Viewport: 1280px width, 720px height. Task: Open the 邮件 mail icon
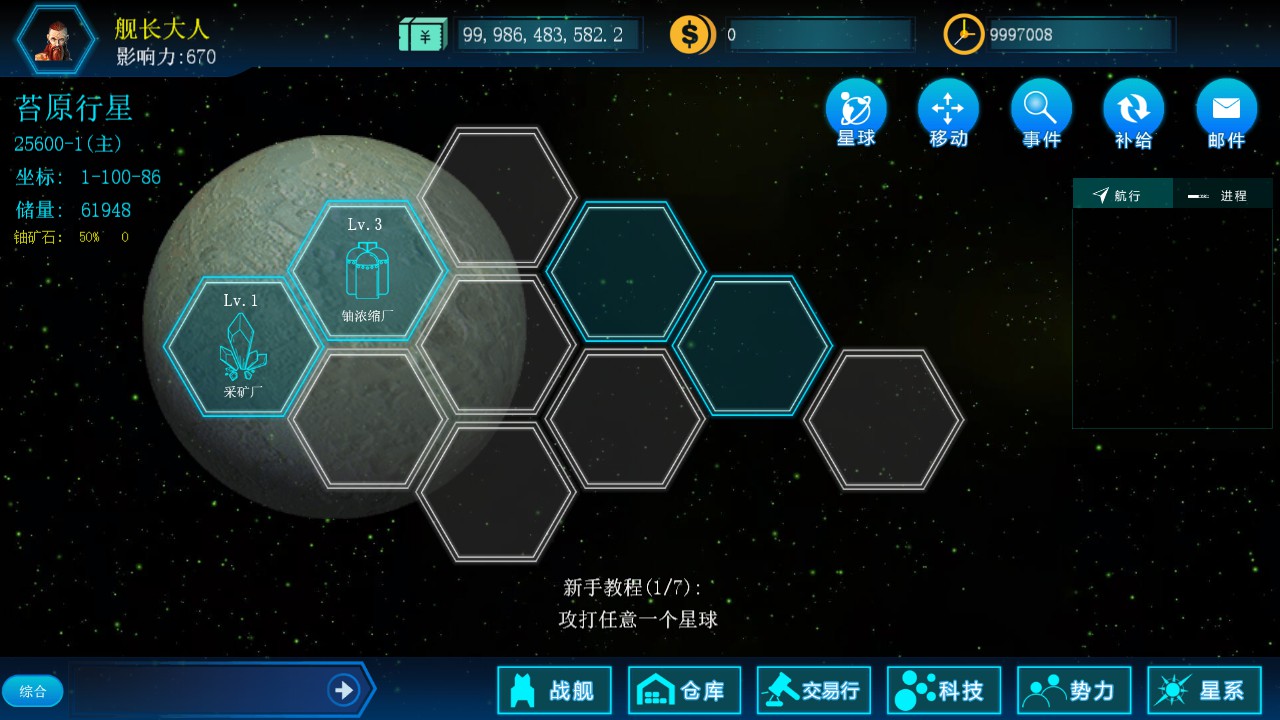(x=1226, y=112)
